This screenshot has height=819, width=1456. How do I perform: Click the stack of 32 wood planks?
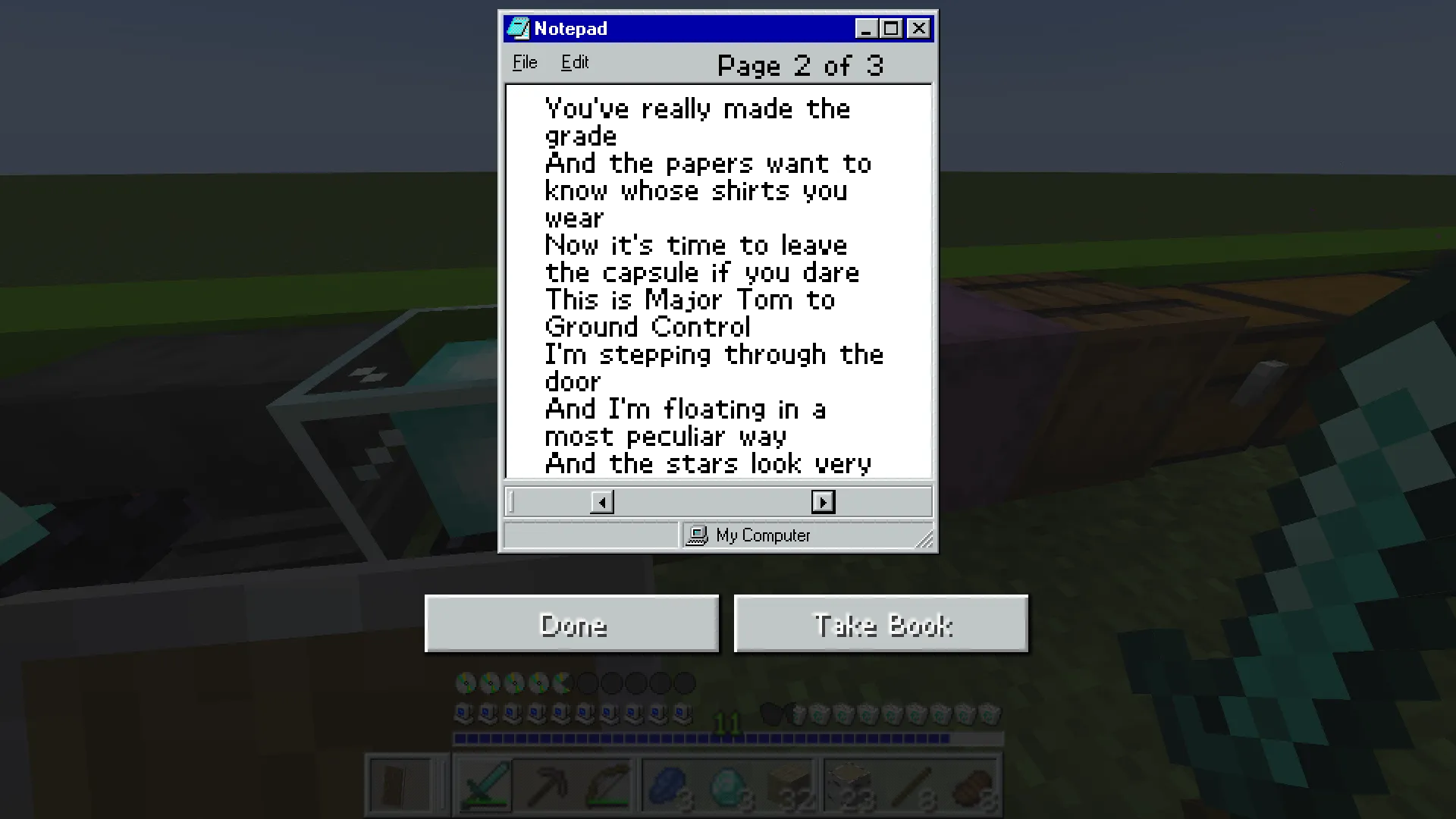point(789,785)
